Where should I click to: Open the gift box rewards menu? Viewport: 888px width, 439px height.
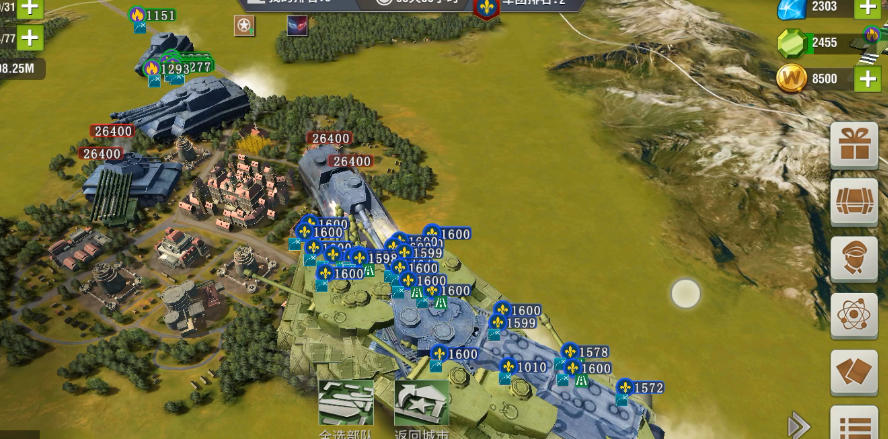click(x=854, y=146)
